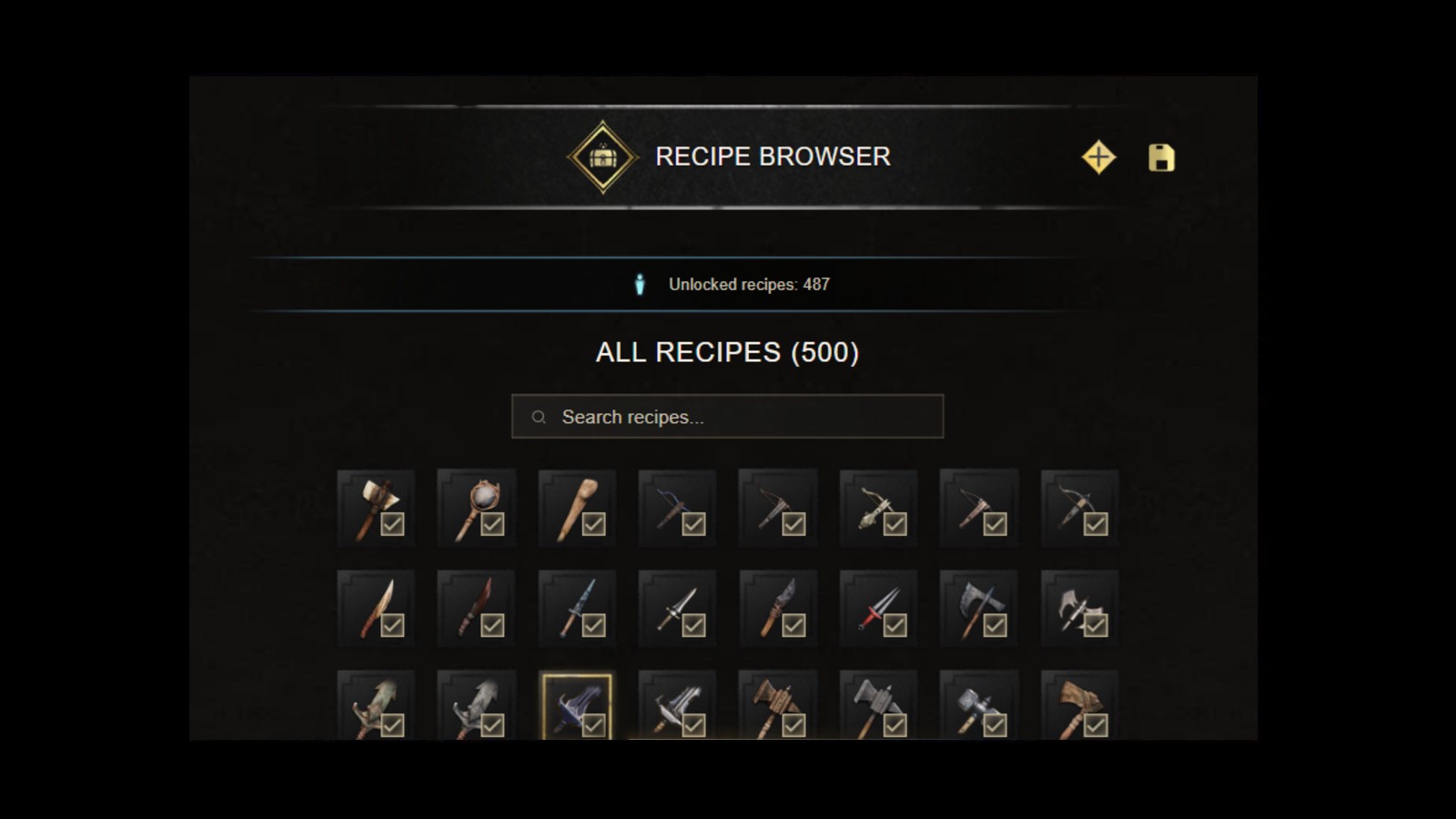Click the Search recipes input field
The height and width of the screenshot is (819, 1456).
(x=728, y=417)
